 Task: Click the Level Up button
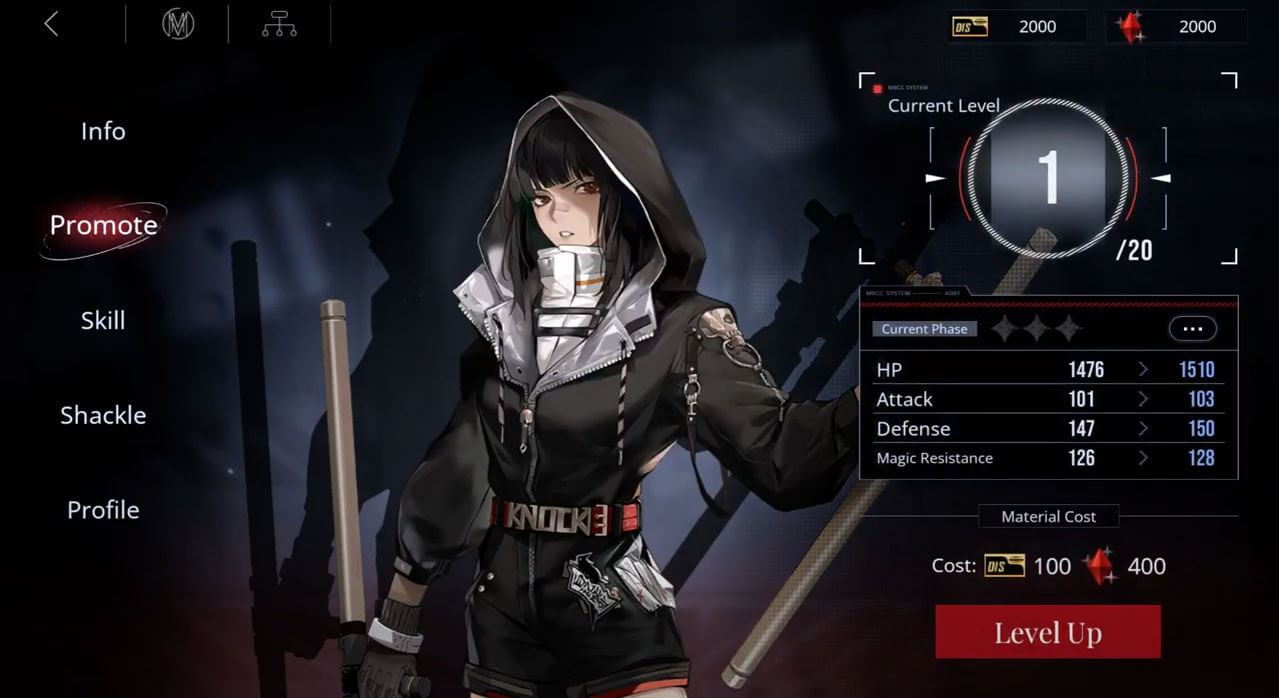pos(1047,632)
